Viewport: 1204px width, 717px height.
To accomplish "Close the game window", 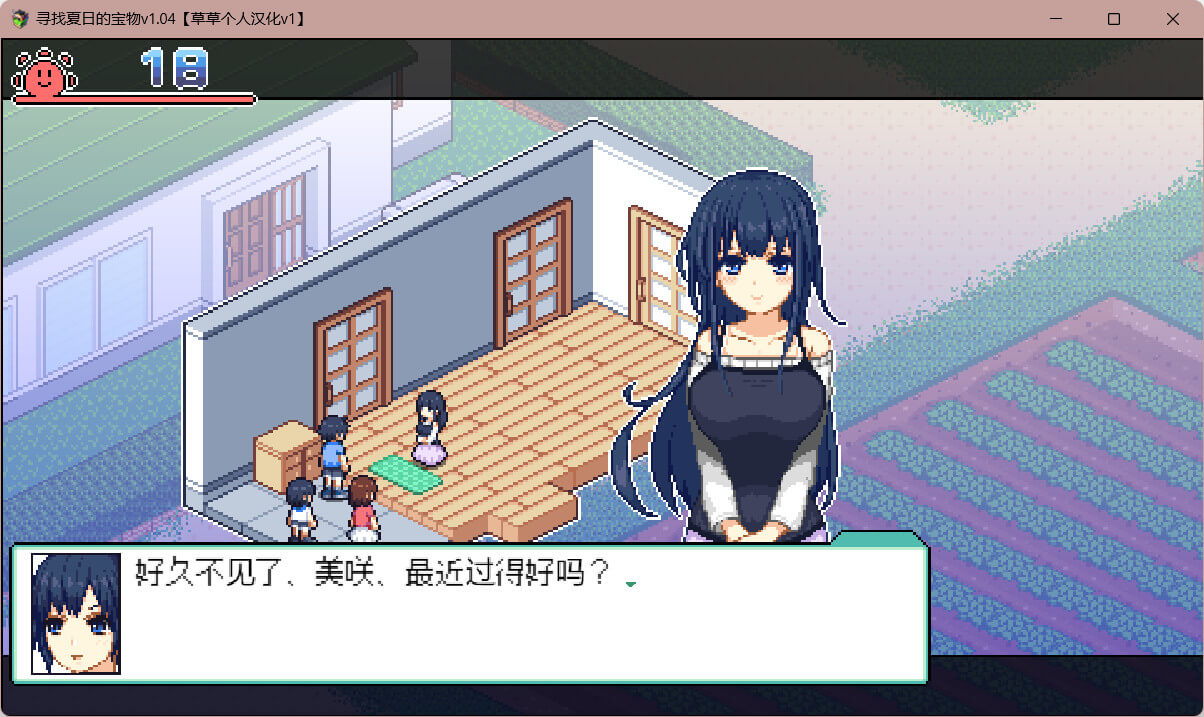I will click(1172, 19).
